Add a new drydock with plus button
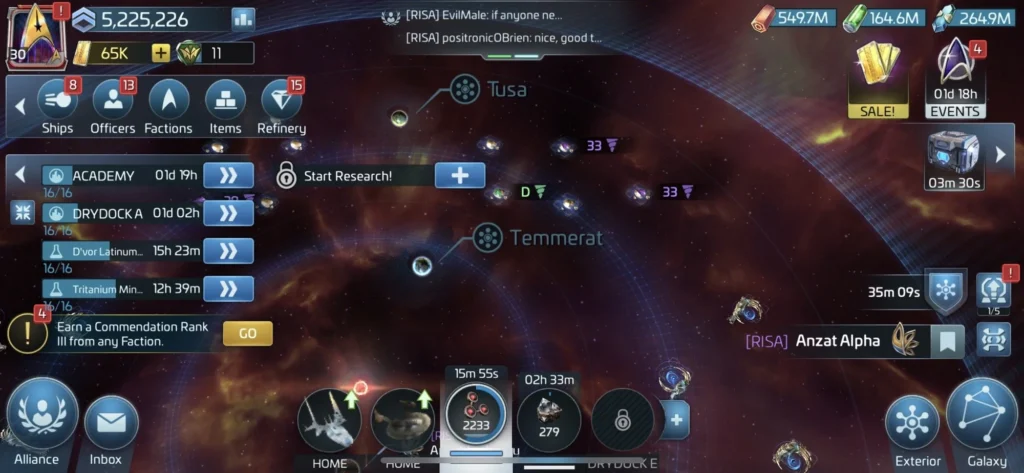The image size is (1024, 473). tap(675, 420)
